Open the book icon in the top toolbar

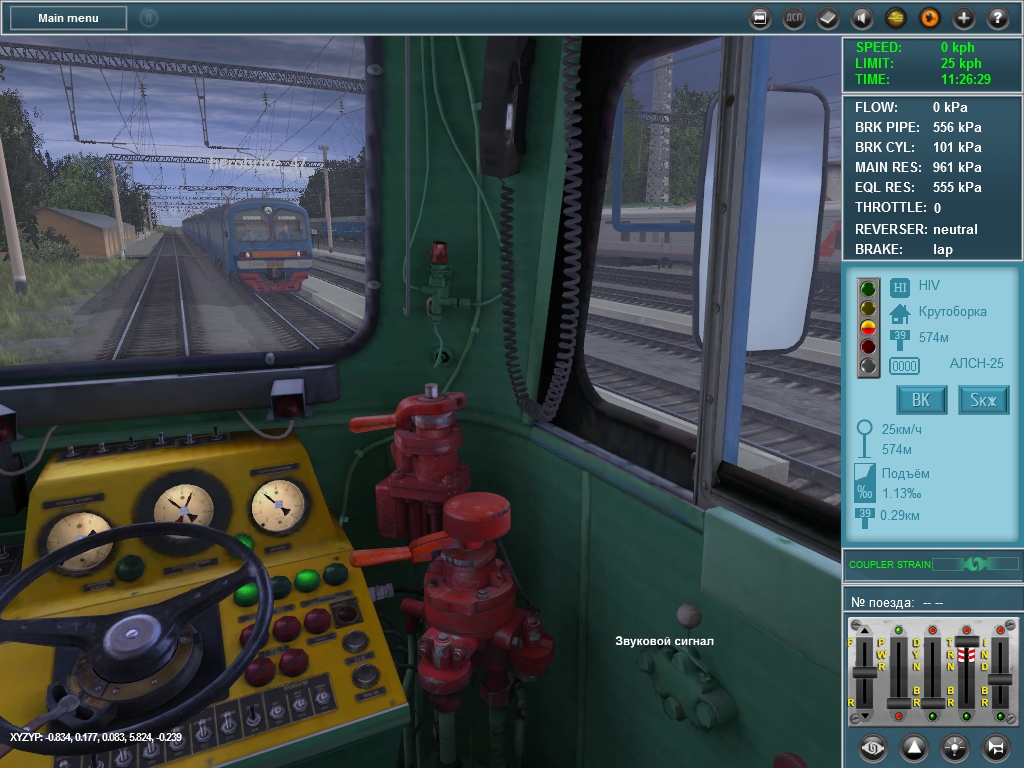827,17
